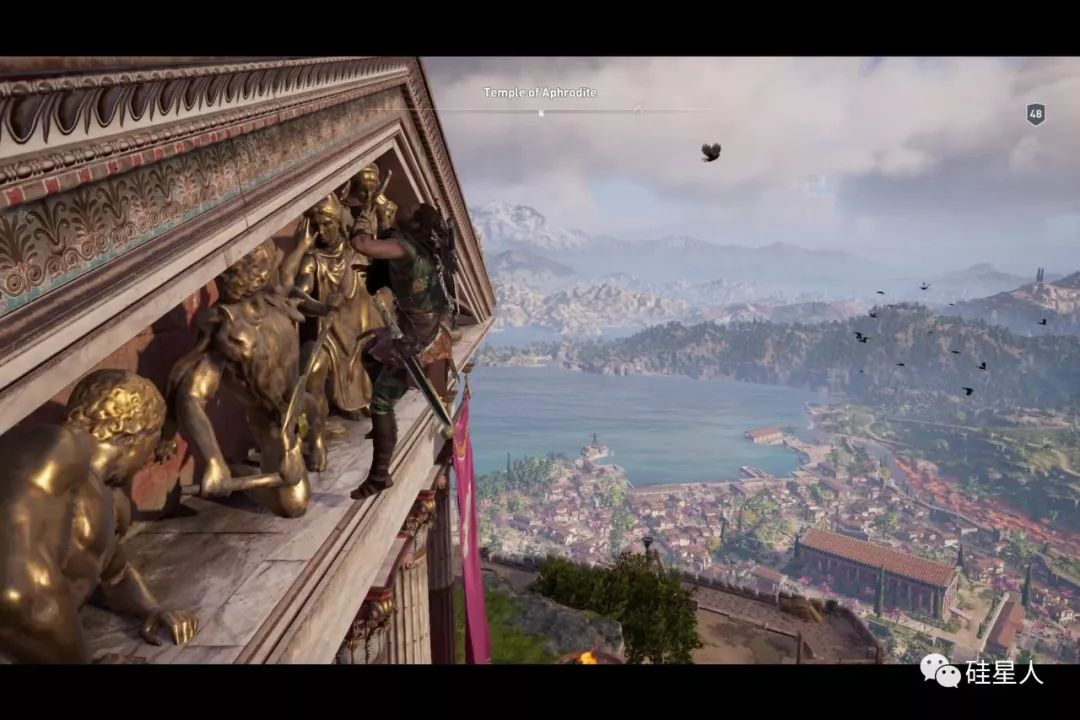Select the level 48 shield badge
1080x720 pixels.
(1036, 114)
